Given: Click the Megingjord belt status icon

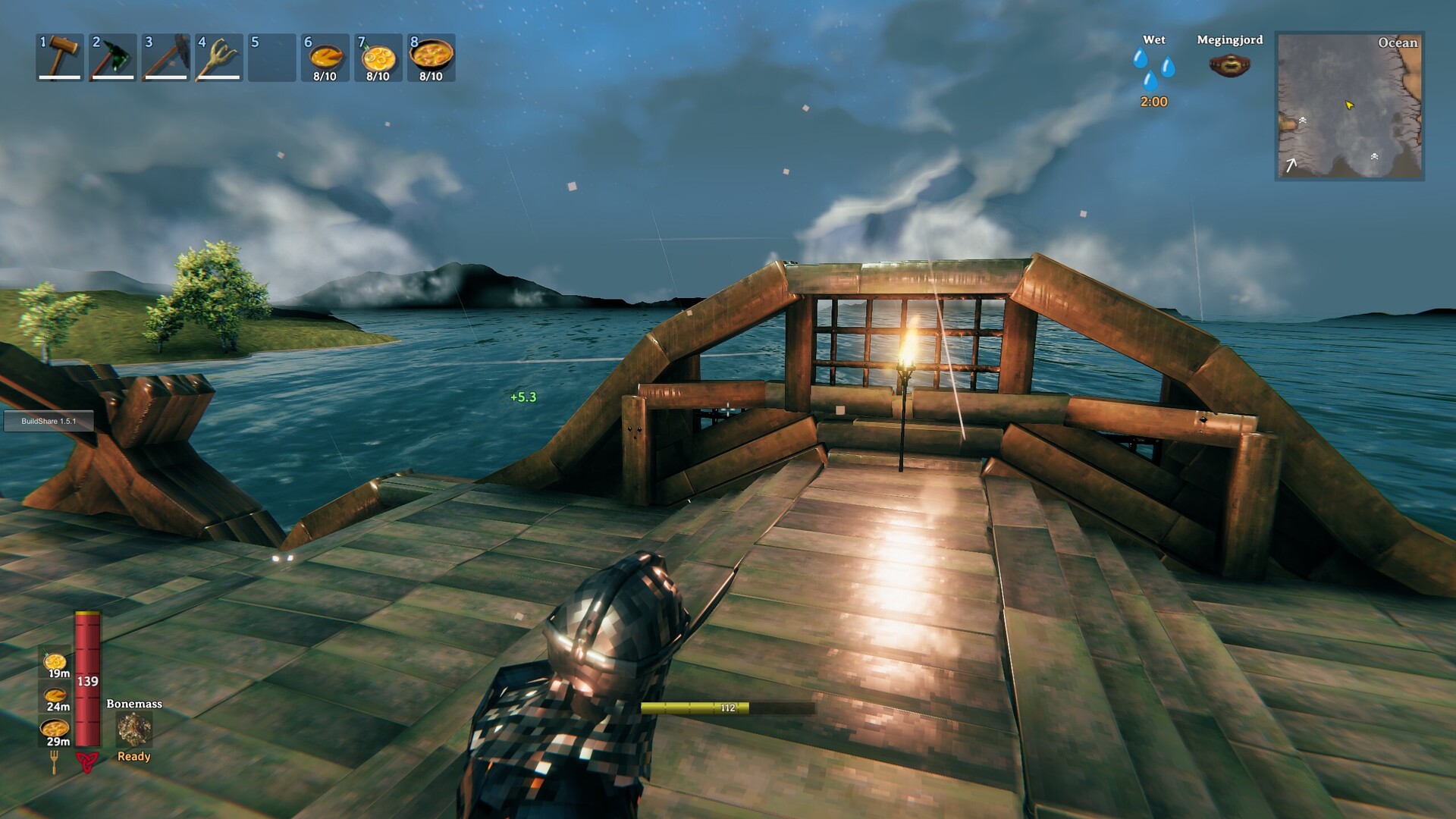Looking at the screenshot, I should pyautogui.click(x=1228, y=64).
